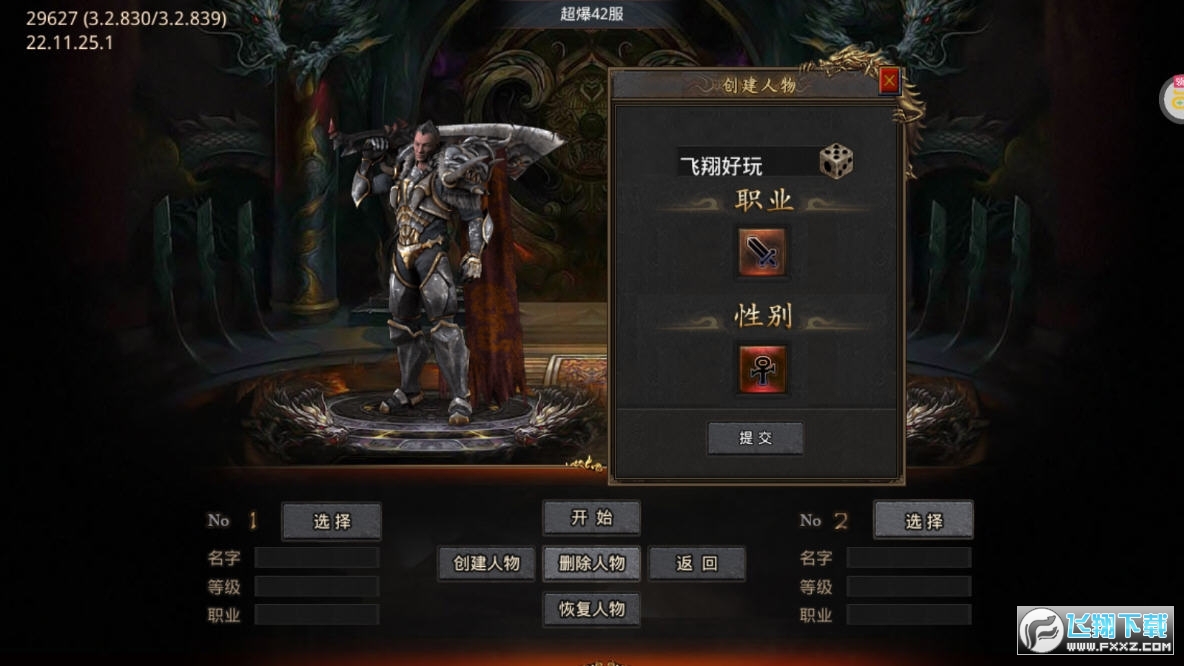Delete a character using 删除人物
Image resolution: width=1184 pixels, height=666 pixels.
coord(591,563)
